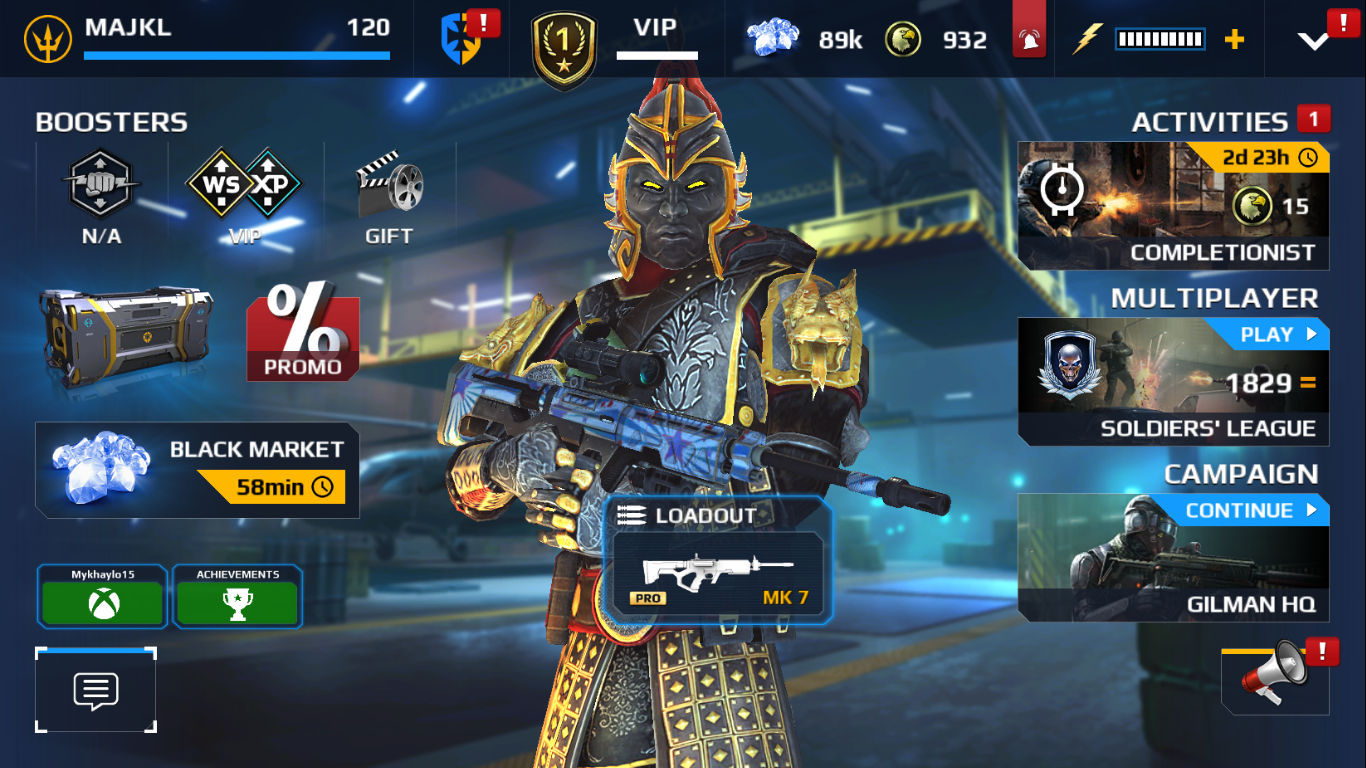1366x768 pixels.
Task: Open the Black Market
Action: click(197, 470)
